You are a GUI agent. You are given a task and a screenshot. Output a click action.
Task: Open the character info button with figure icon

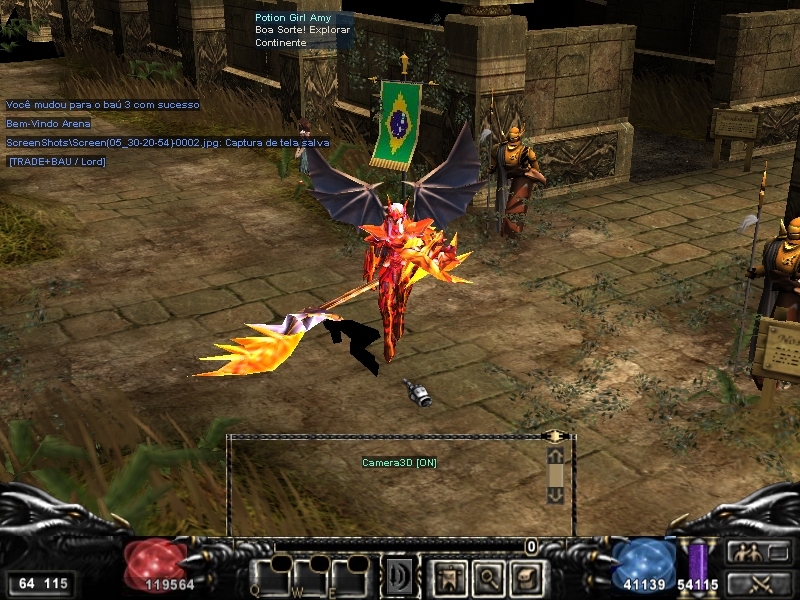click(447, 576)
